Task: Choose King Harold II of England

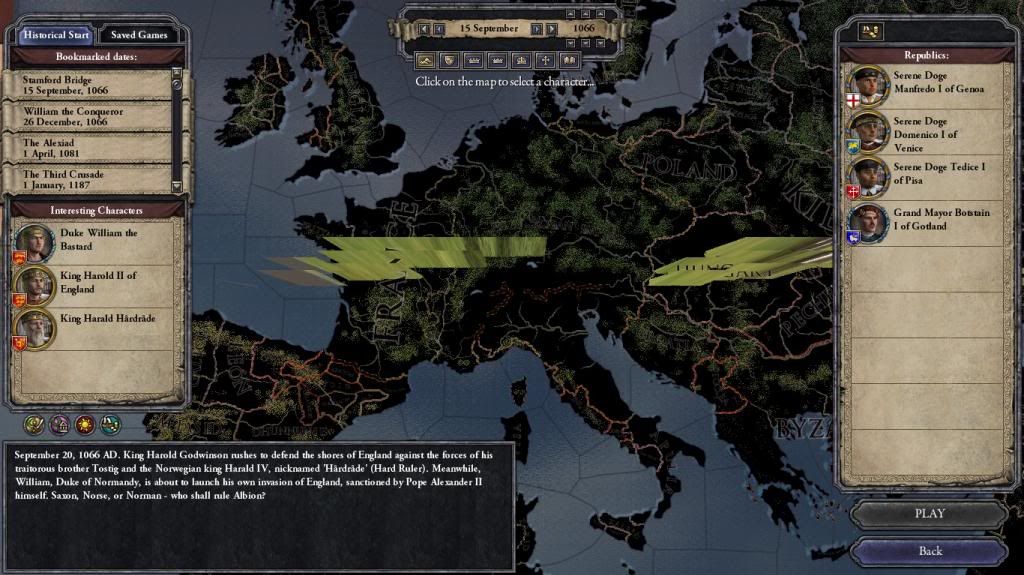Action: [97, 283]
